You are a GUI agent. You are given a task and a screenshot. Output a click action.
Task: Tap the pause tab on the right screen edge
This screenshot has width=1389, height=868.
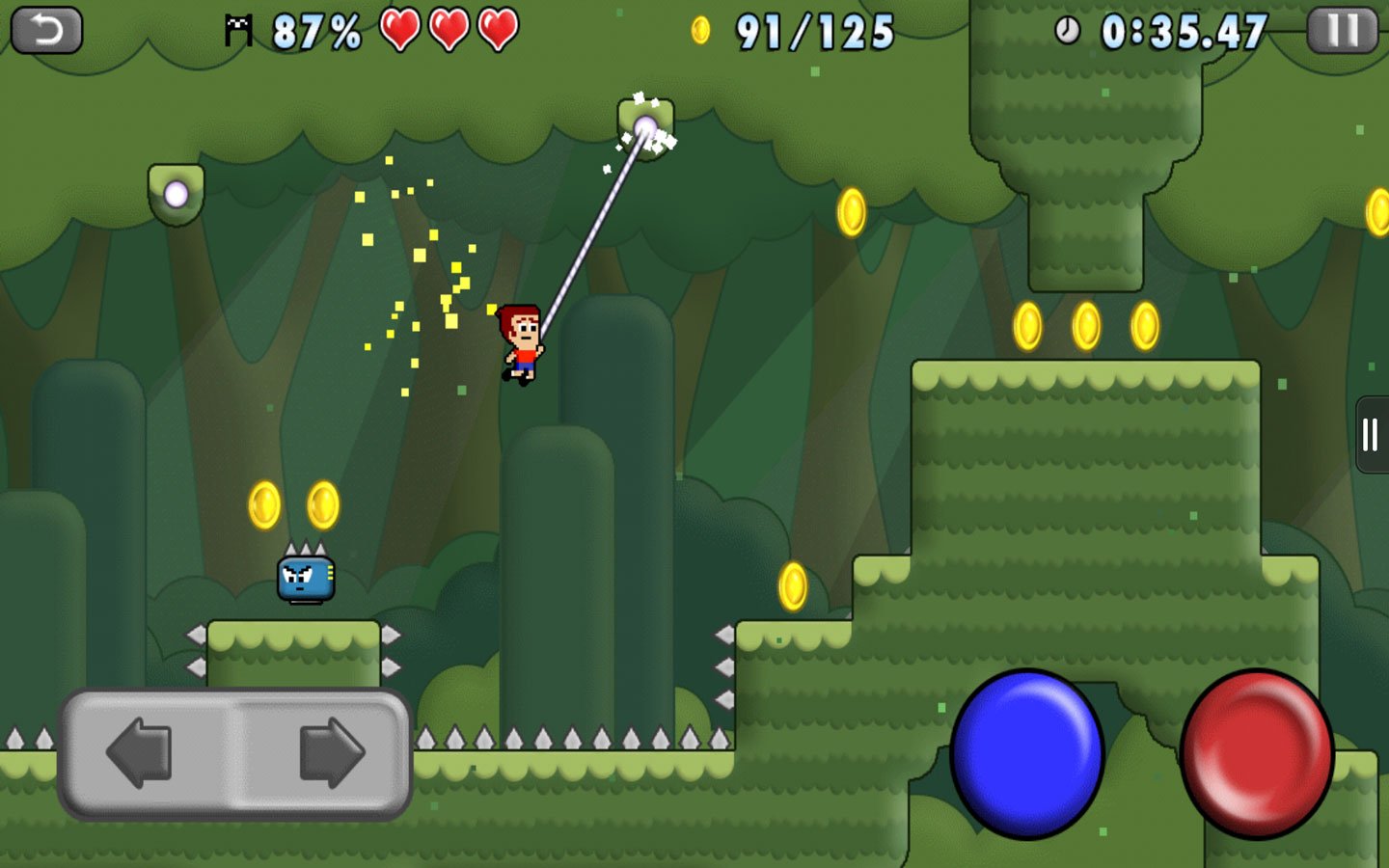pos(1371,434)
